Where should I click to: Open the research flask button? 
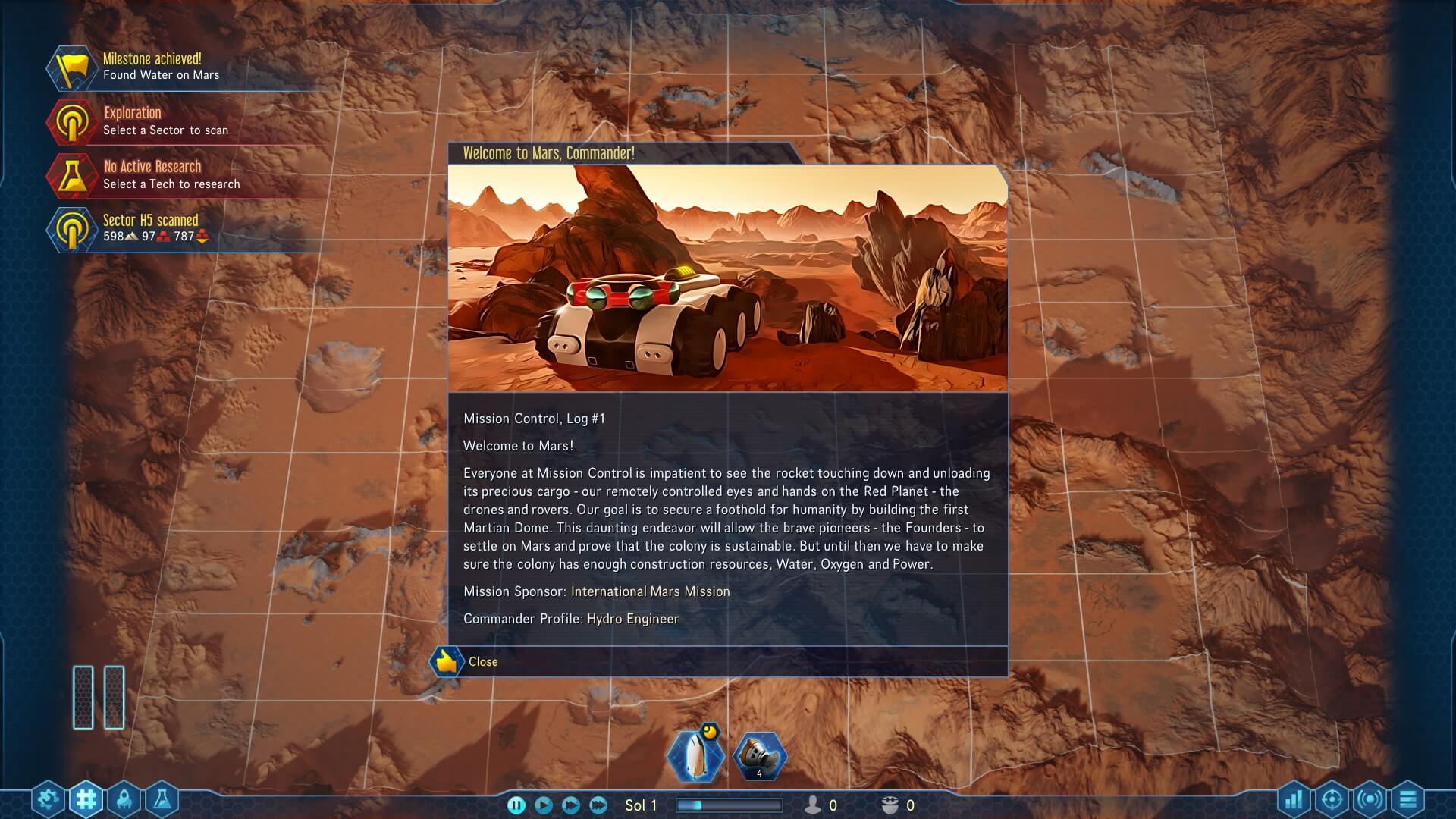tap(162, 799)
